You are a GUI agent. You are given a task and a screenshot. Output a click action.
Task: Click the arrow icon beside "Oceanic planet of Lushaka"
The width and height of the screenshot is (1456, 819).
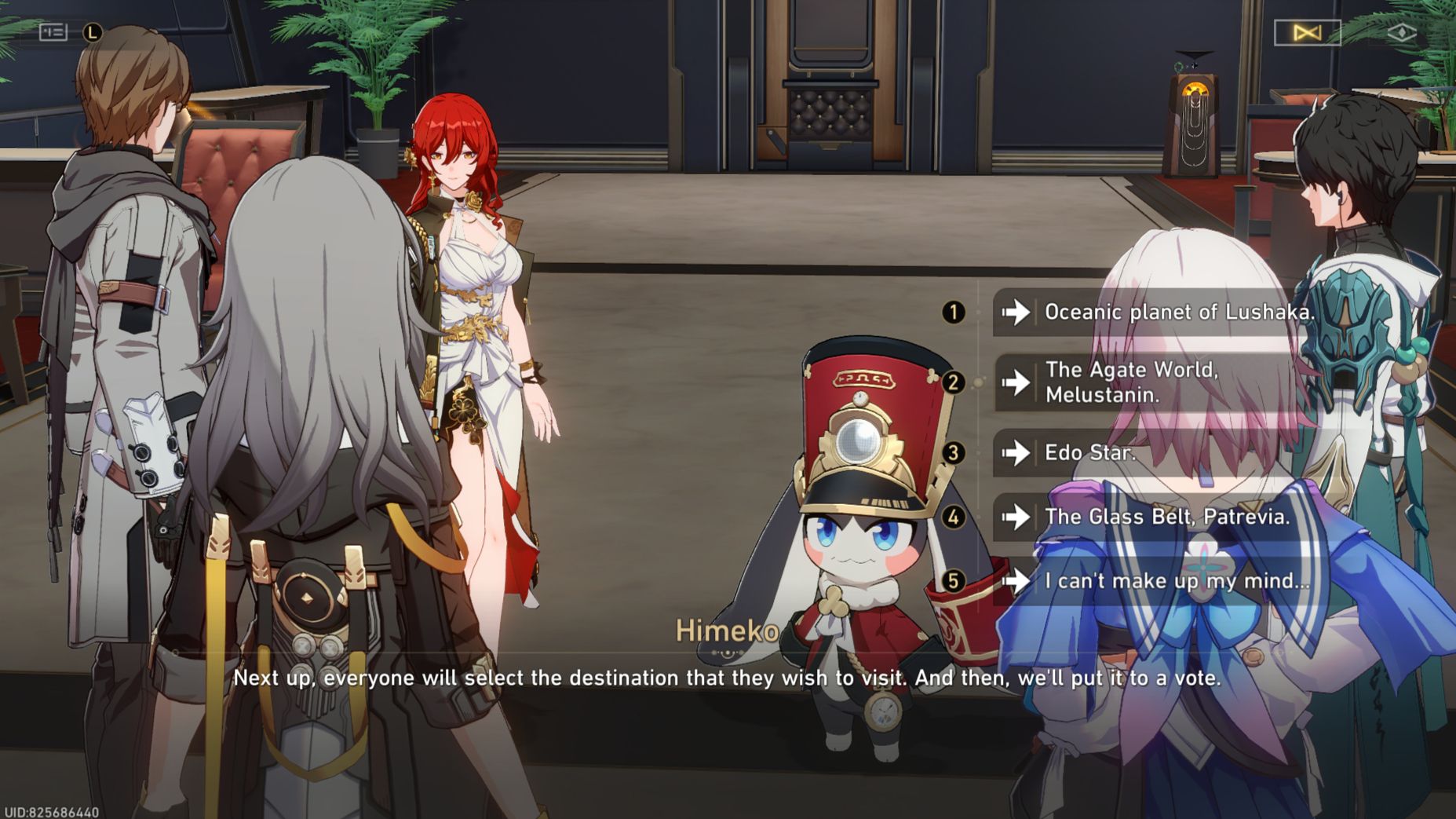click(1017, 312)
